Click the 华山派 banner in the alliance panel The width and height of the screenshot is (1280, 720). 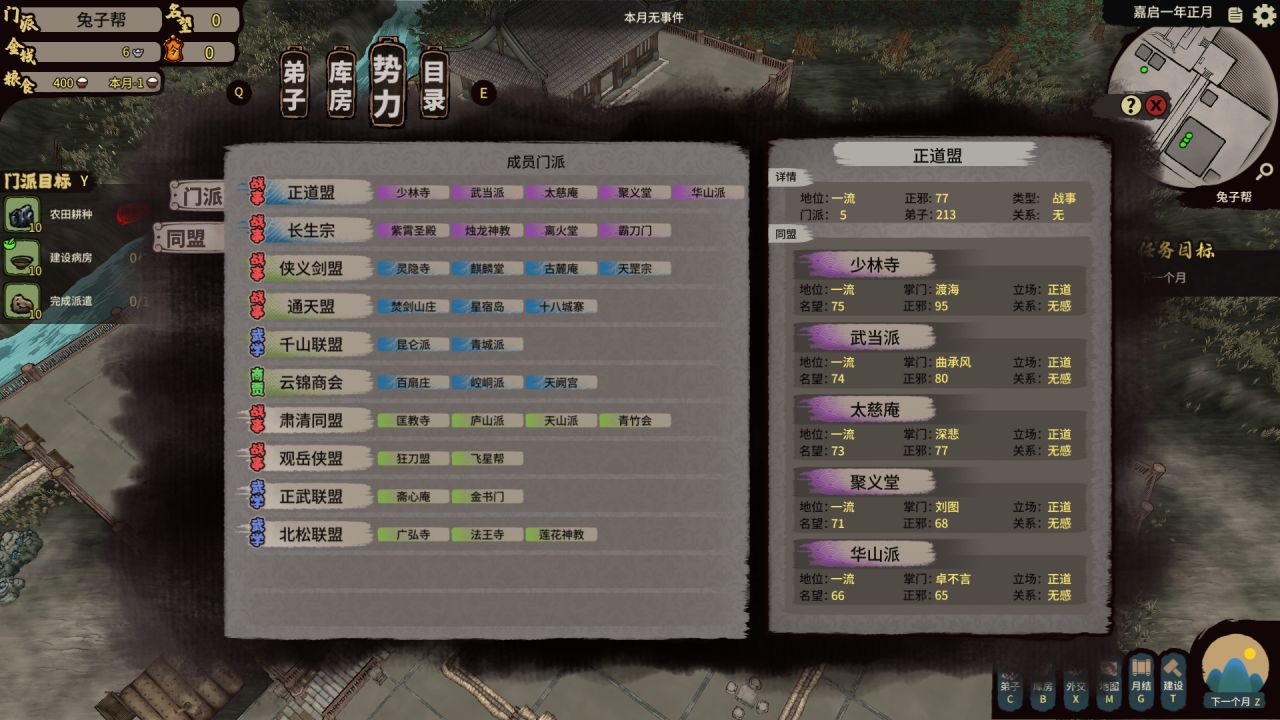click(864, 554)
